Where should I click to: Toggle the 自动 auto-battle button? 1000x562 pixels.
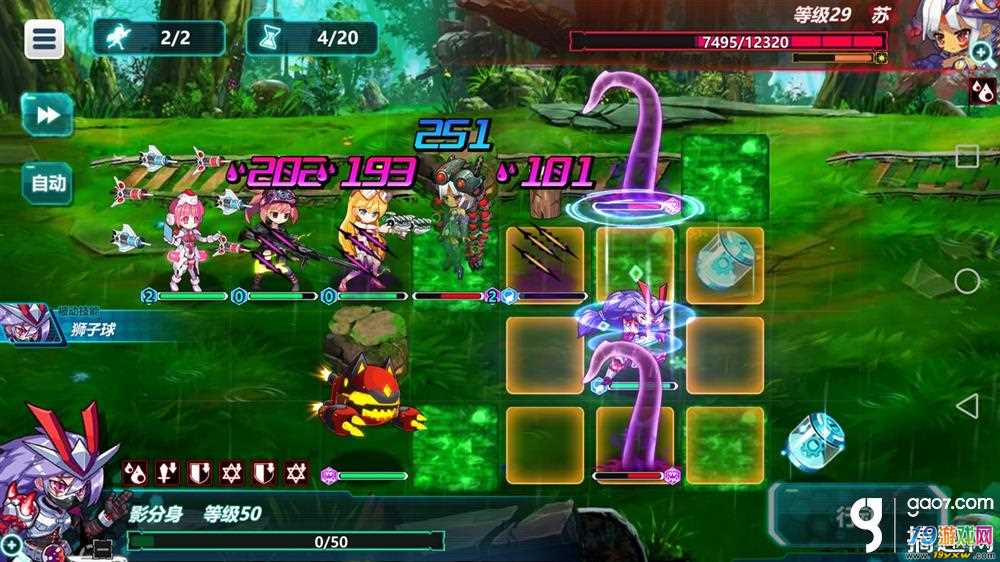47,183
